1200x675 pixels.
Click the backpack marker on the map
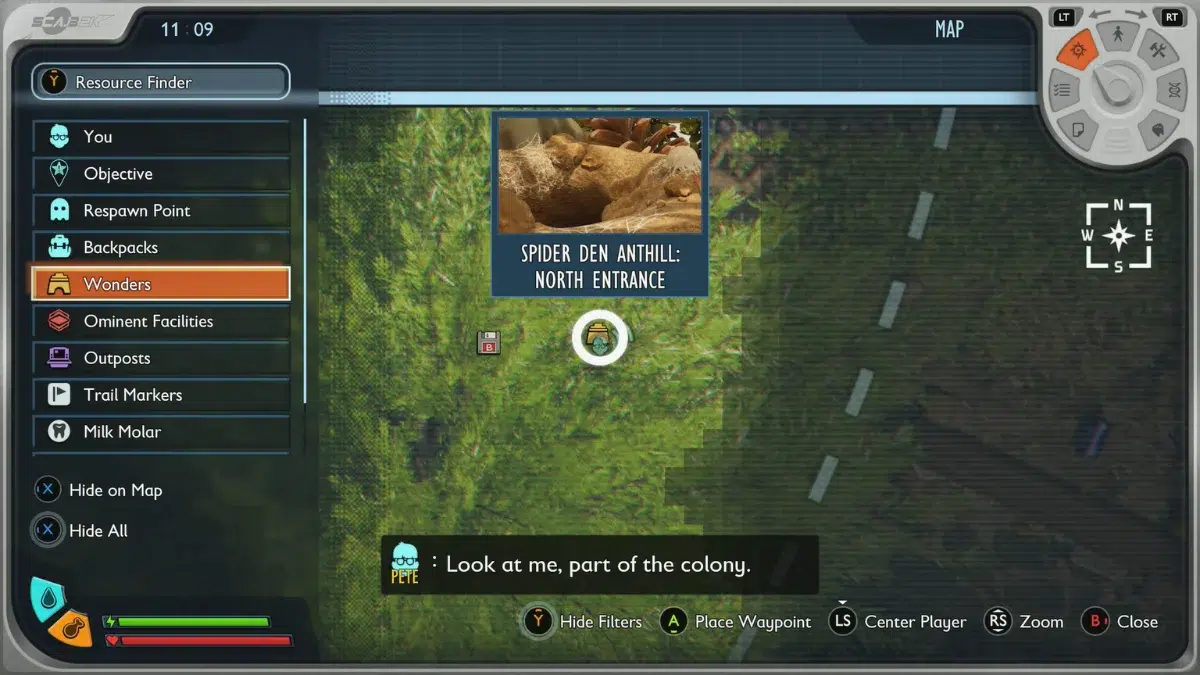(x=488, y=342)
